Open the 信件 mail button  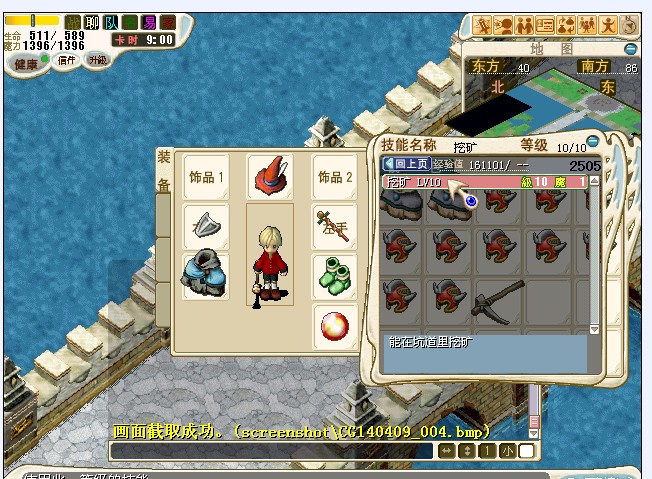pyautogui.click(x=66, y=60)
